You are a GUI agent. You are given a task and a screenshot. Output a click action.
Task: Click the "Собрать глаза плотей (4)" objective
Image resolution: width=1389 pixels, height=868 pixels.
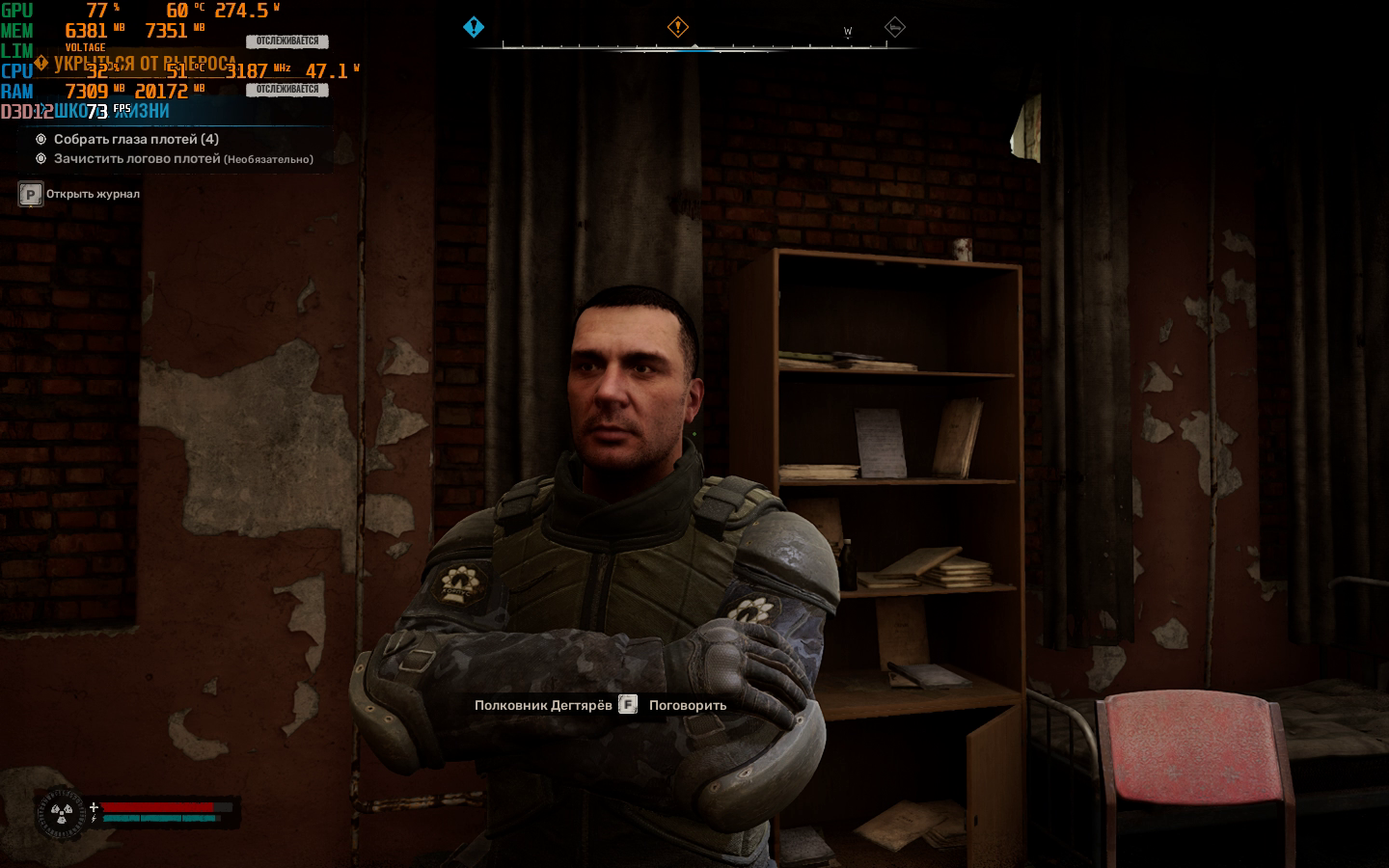[x=136, y=139]
